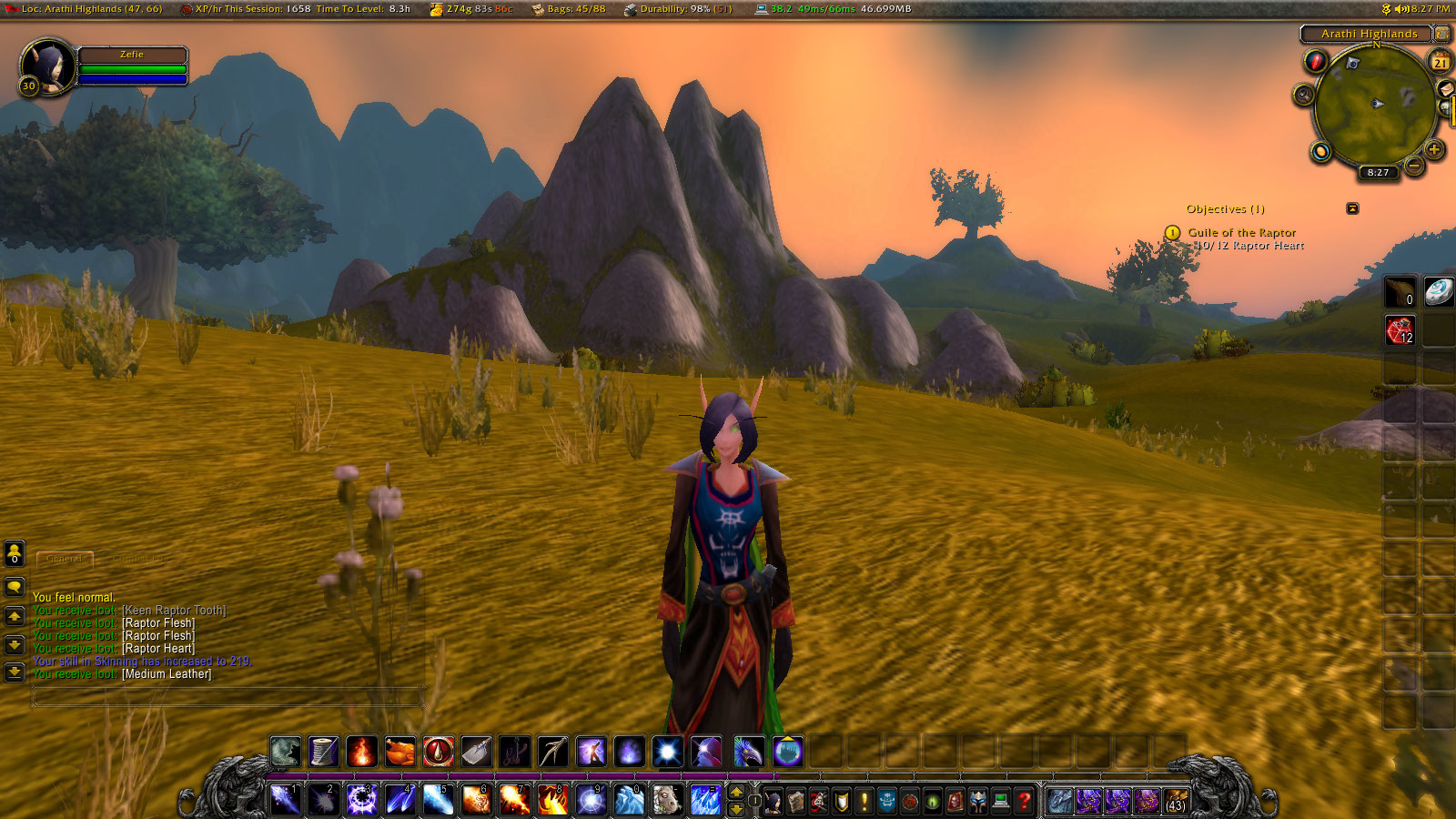
Task: Cast the Polymorph sheep spell
Action: click(667, 800)
